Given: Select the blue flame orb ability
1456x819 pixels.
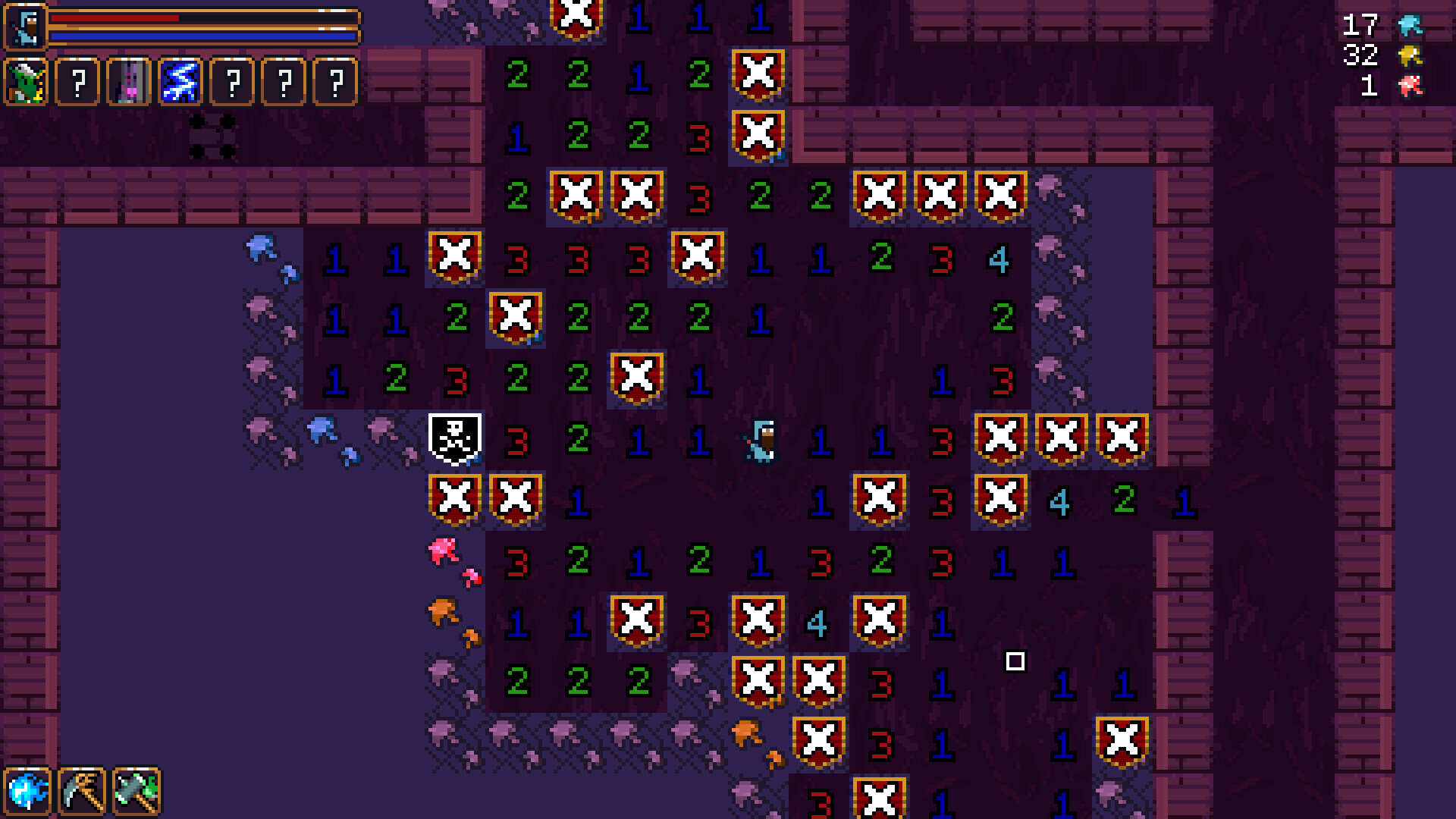Looking at the screenshot, I should [x=28, y=792].
